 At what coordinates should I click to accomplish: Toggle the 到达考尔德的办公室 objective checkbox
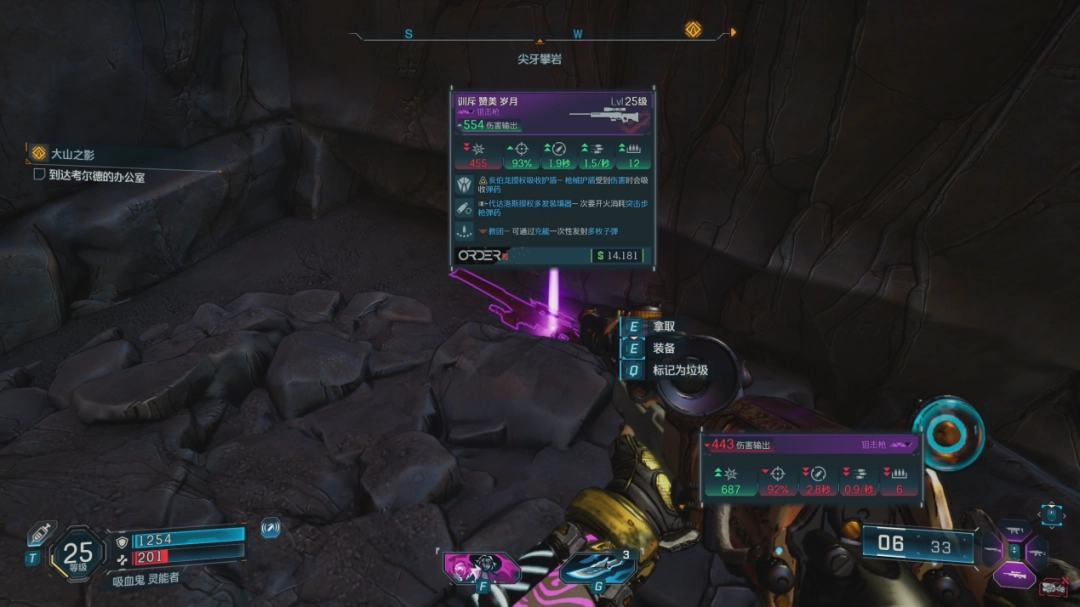tap(39, 176)
